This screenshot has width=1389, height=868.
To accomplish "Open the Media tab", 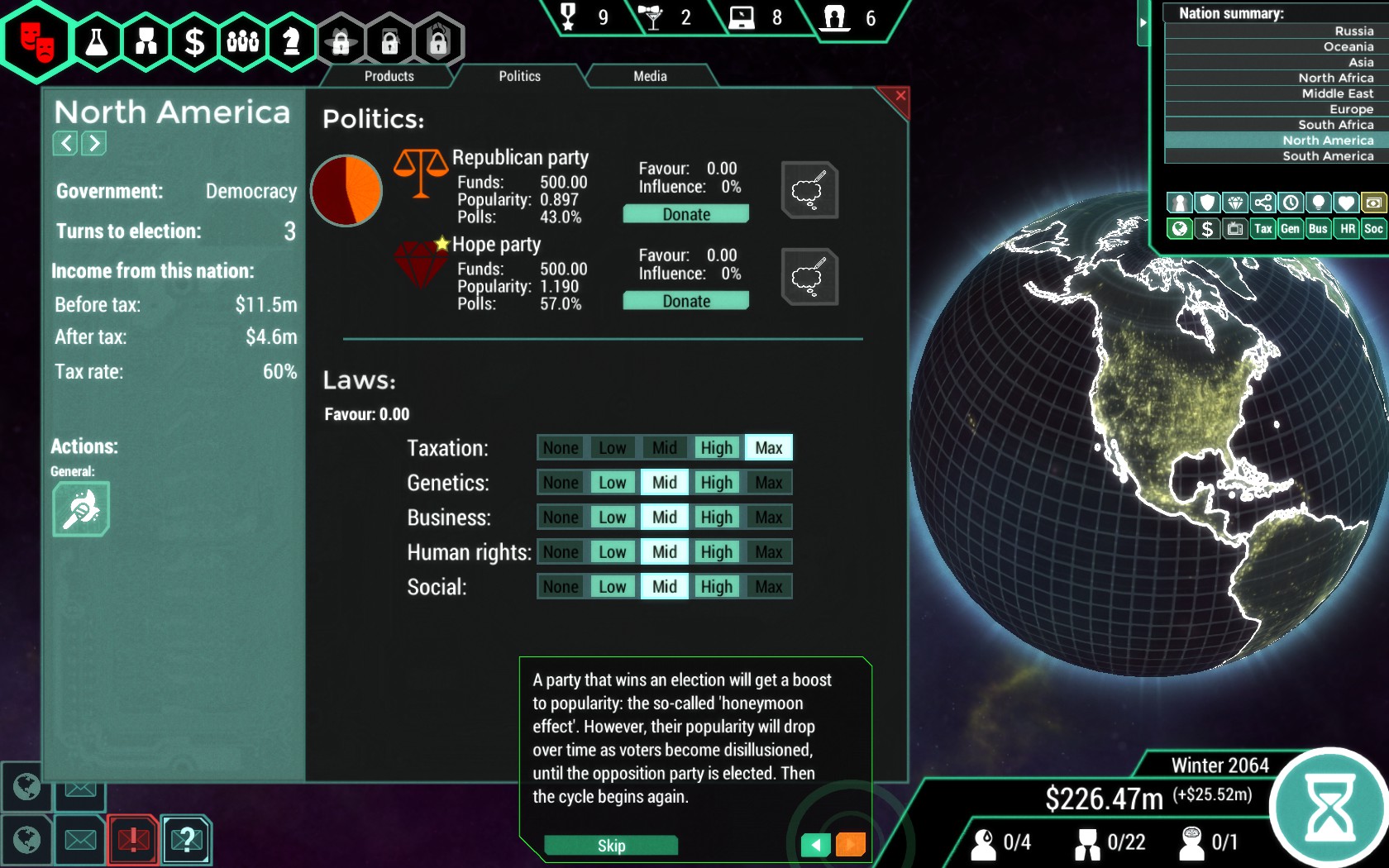I will click(650, 76).
